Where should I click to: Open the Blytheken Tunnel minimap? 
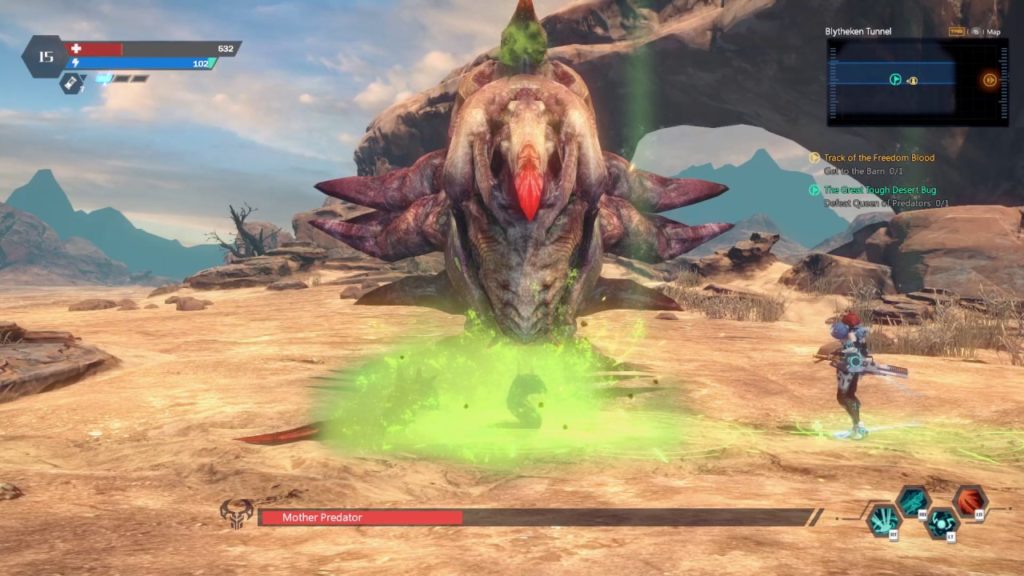coord(903,82)
